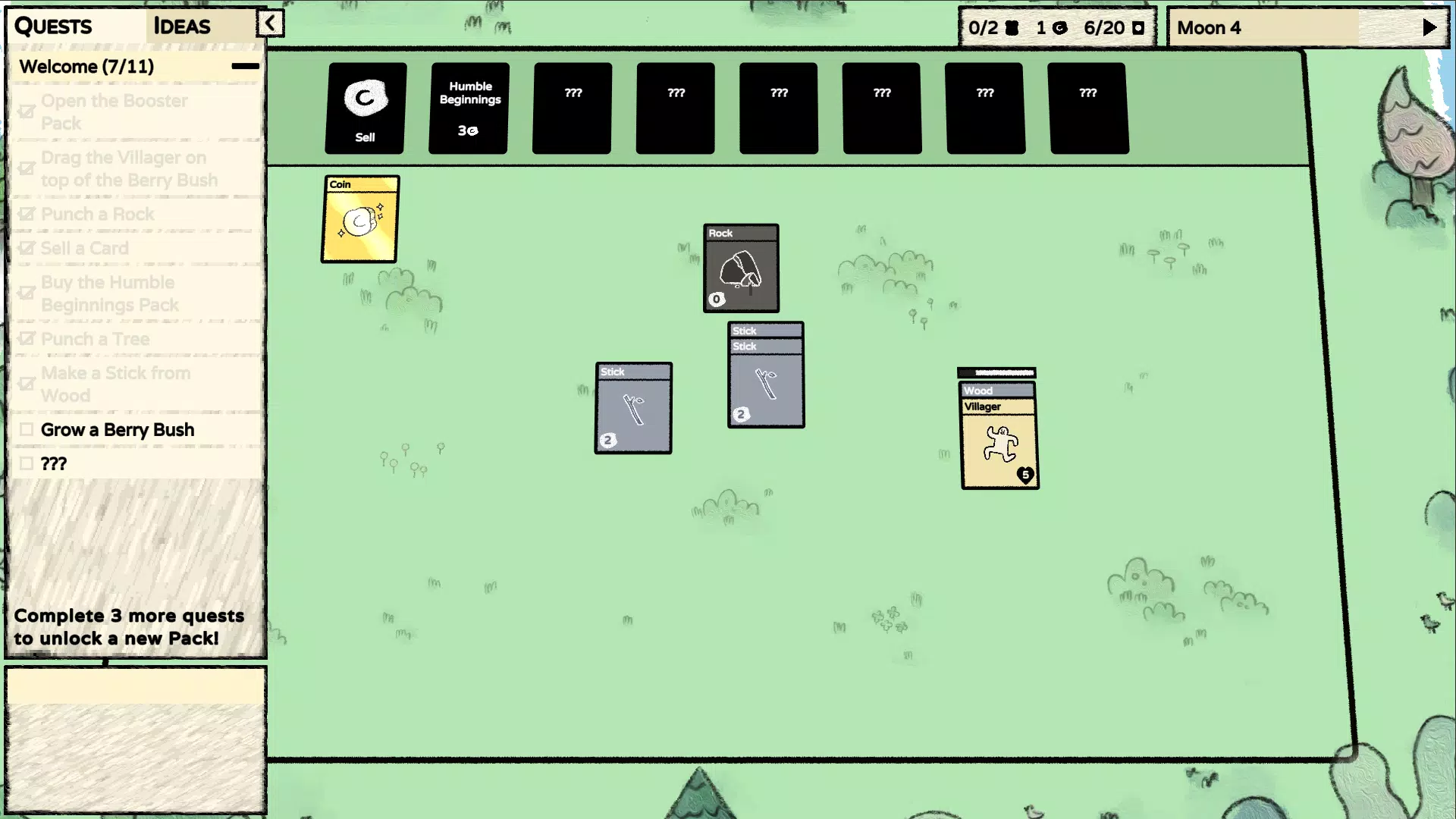Image resolution: width=1456 pixels, height=819 pixels.
Task: Click the completed Punch a Rock checkbox
Action: (x=27, y=214)
